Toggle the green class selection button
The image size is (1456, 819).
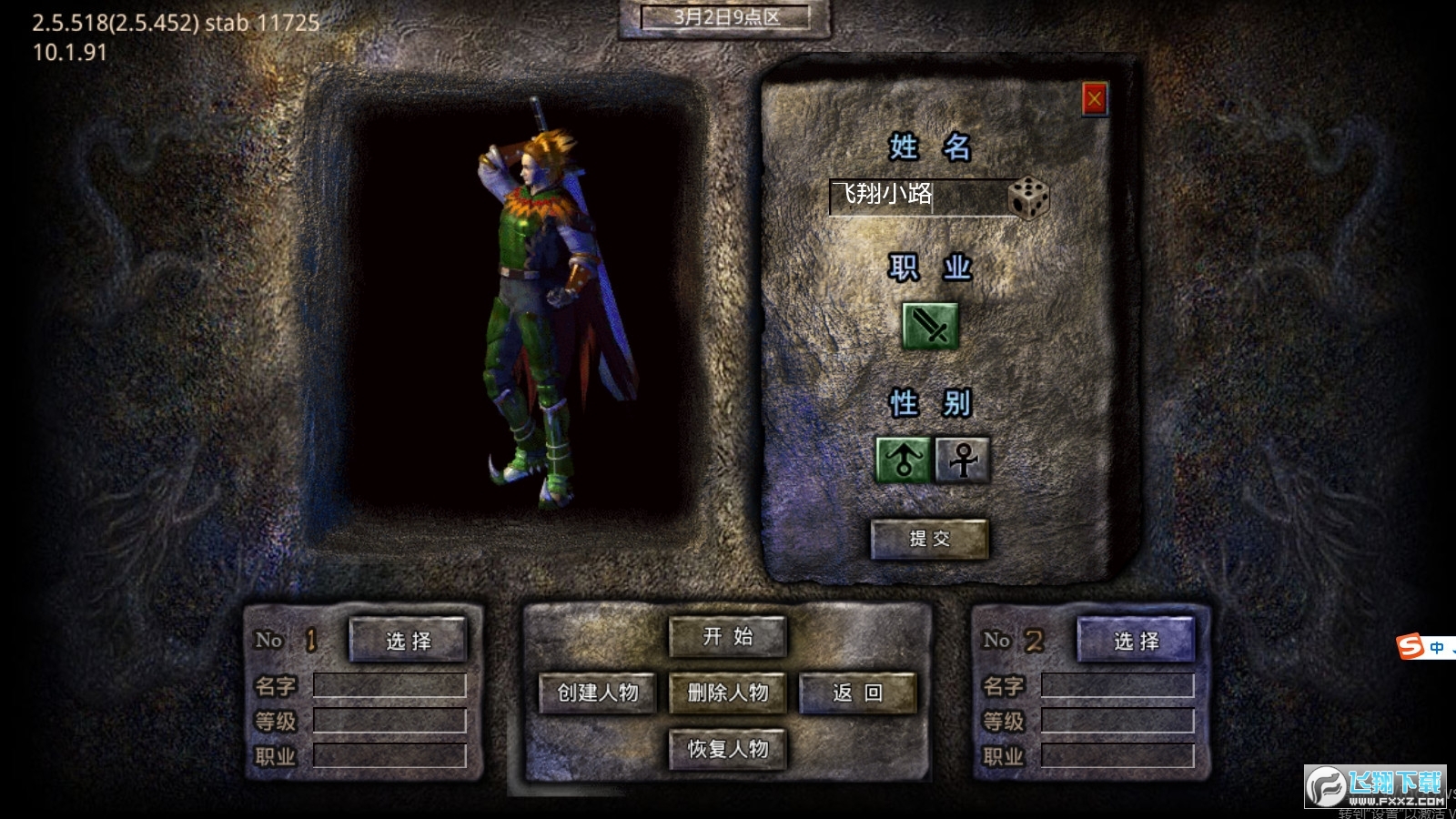pos(930,326)
